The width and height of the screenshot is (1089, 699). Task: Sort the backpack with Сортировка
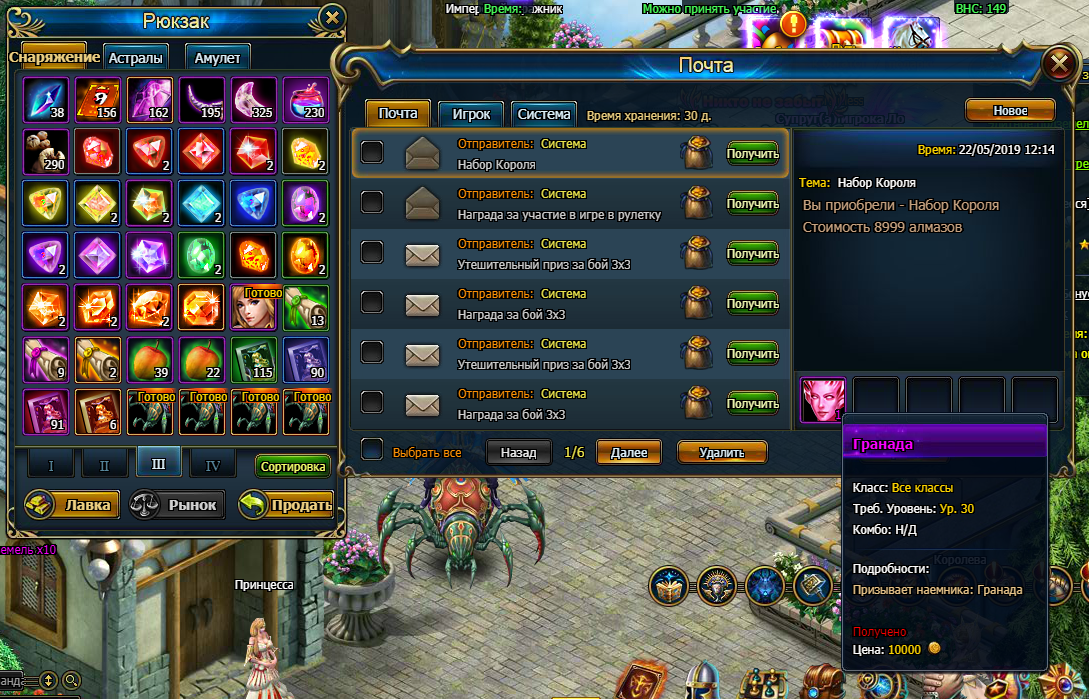[292, 466]
